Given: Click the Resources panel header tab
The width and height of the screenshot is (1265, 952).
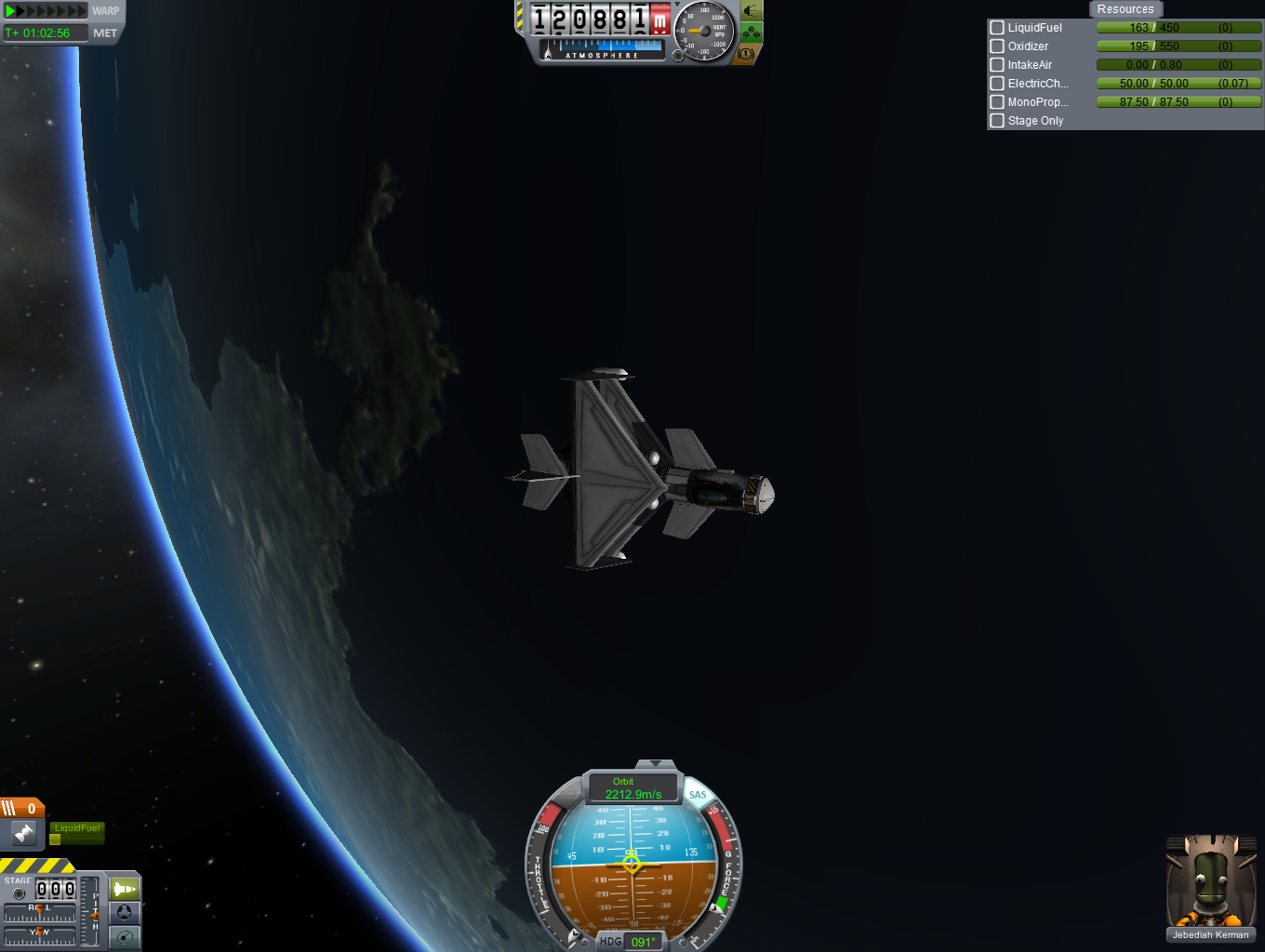Looking at the screenshot, I should 1125,9.
